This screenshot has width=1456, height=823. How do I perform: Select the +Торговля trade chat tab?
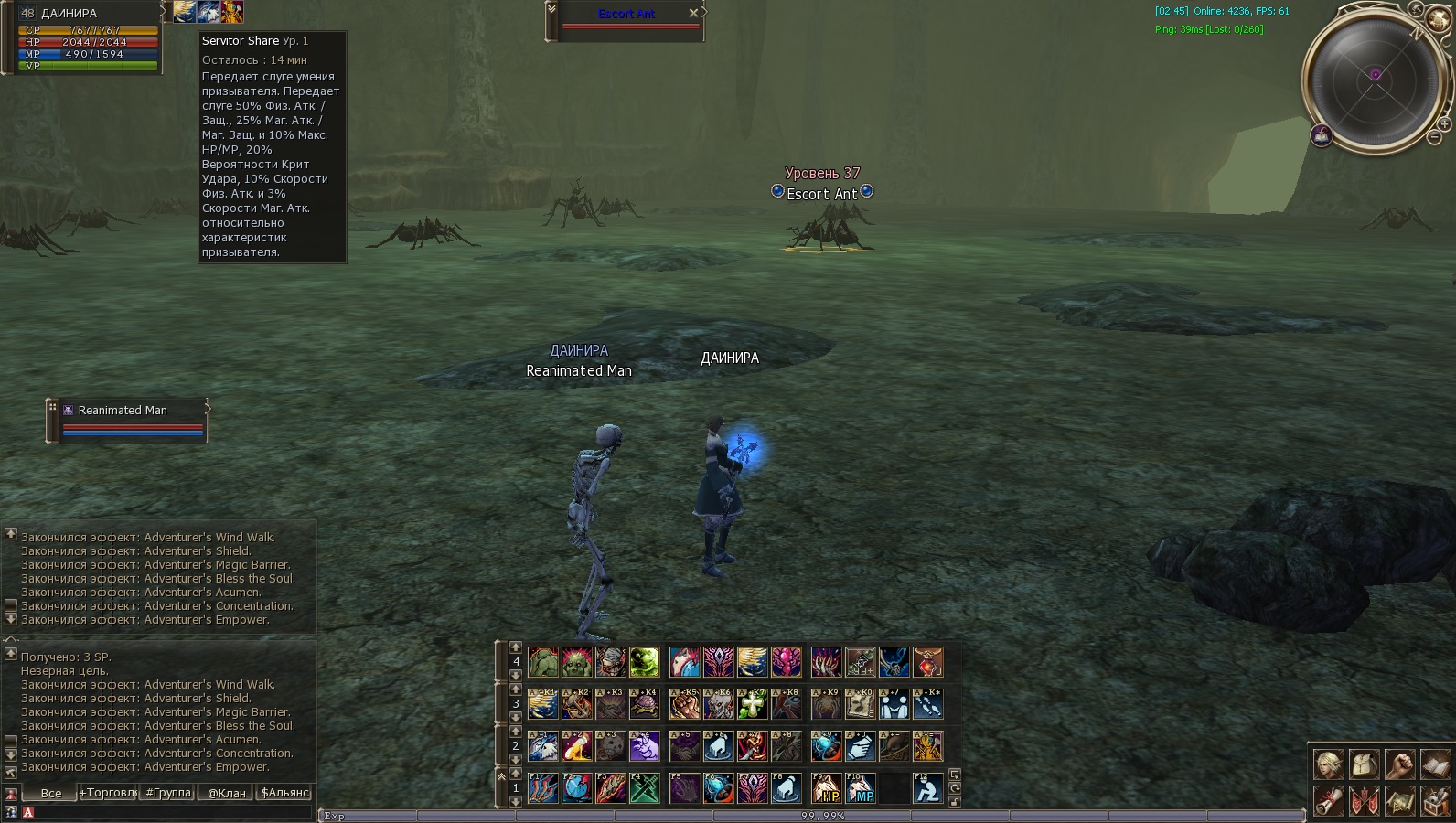pos(108,793)
